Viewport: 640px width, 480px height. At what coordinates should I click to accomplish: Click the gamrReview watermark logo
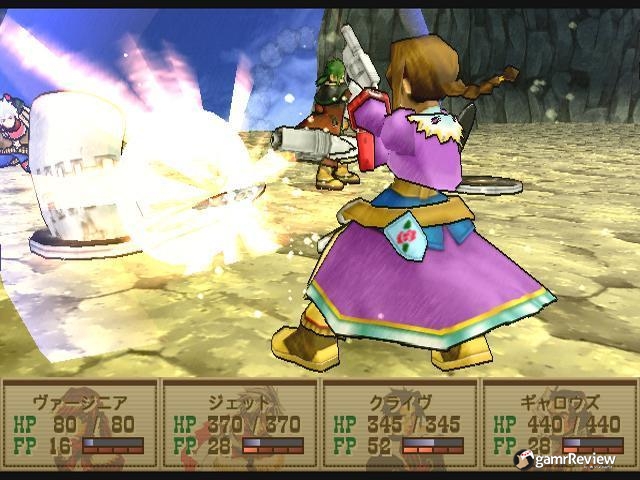point(565,458)
